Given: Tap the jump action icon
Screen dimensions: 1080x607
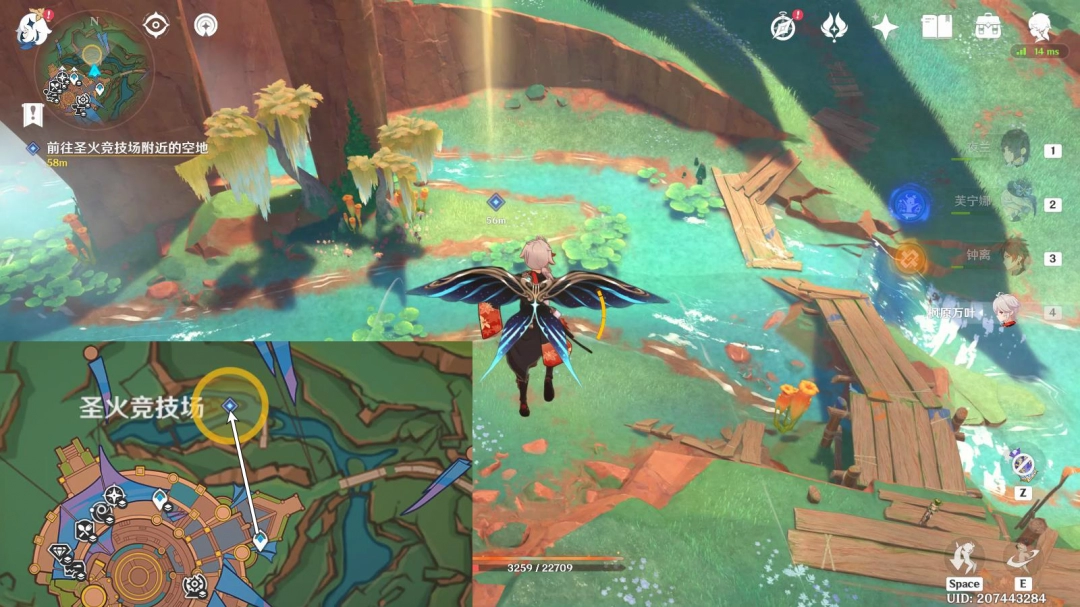Looking at the screenshot, I should (964, 557).
